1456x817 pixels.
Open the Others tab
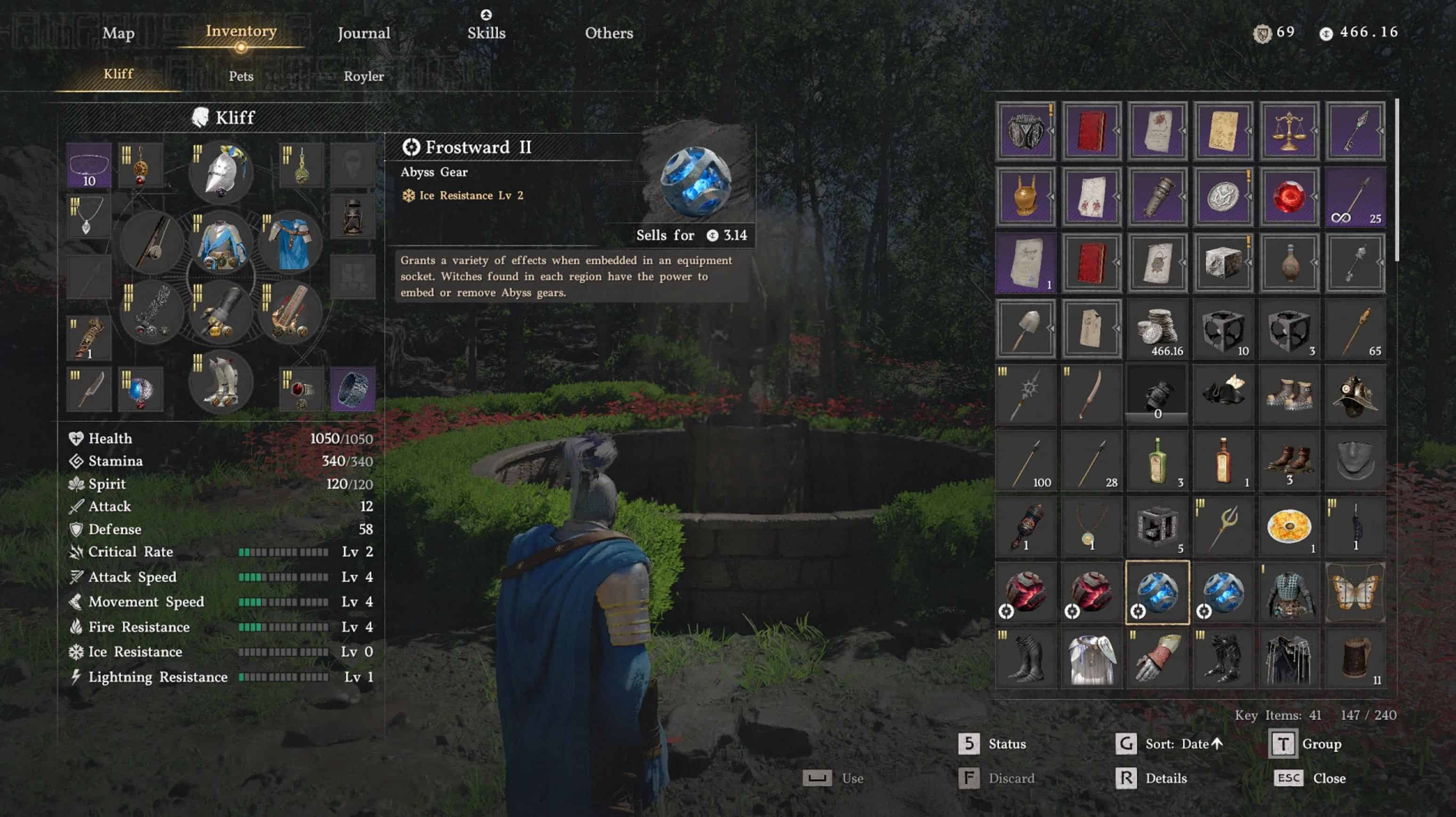(609, 33)
